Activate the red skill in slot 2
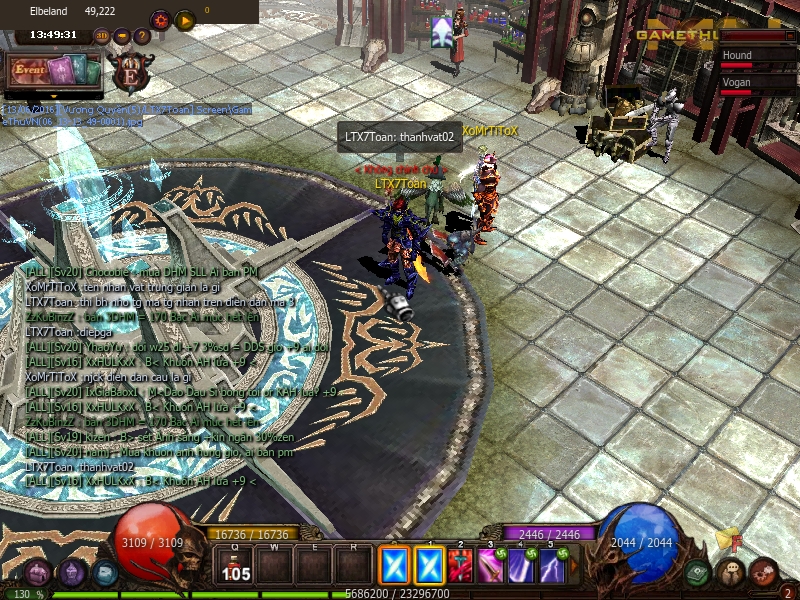Image resolution: width=800 pixels, height=600 pixels. point(460,567)
